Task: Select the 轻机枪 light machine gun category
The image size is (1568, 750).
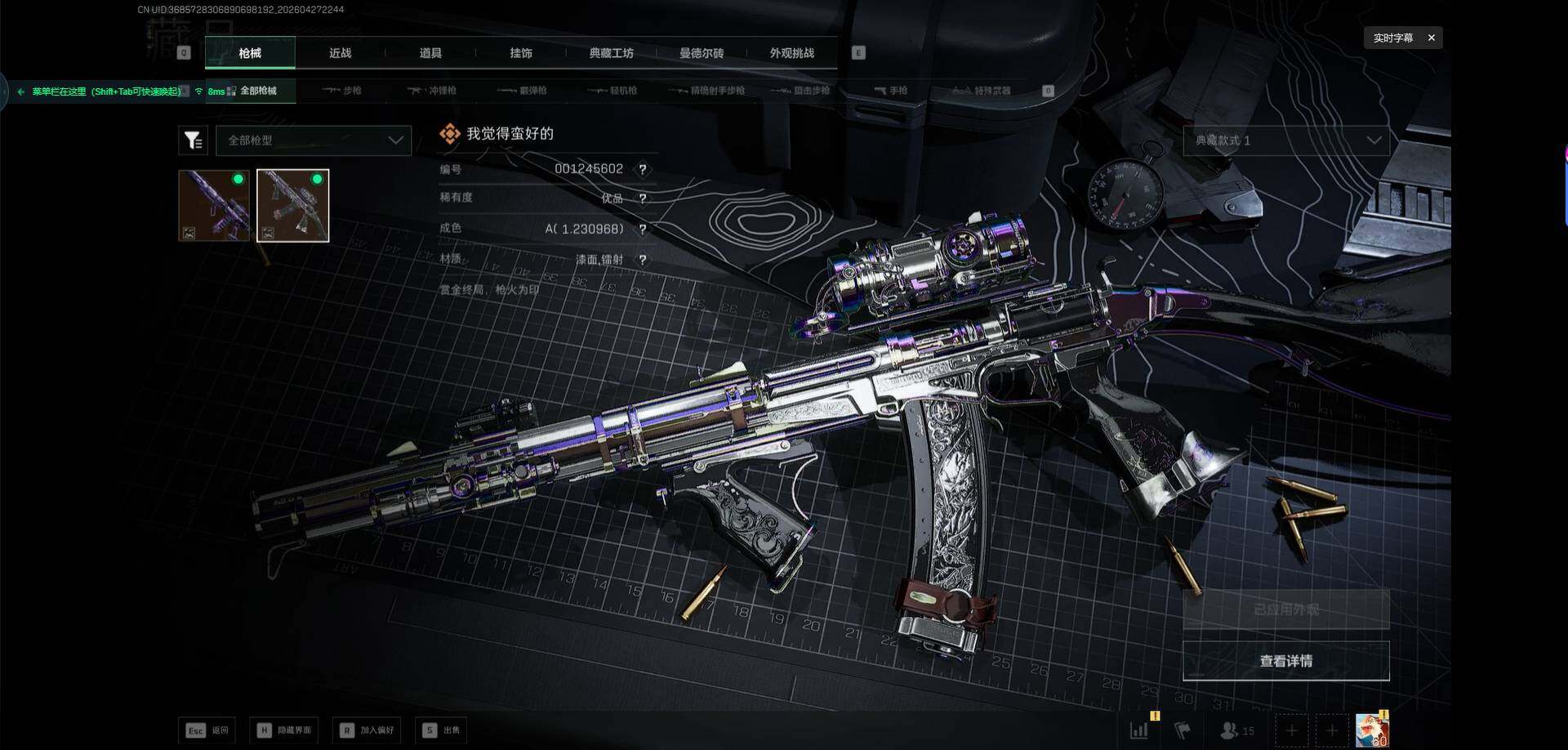Action: [x=613, y=91]
